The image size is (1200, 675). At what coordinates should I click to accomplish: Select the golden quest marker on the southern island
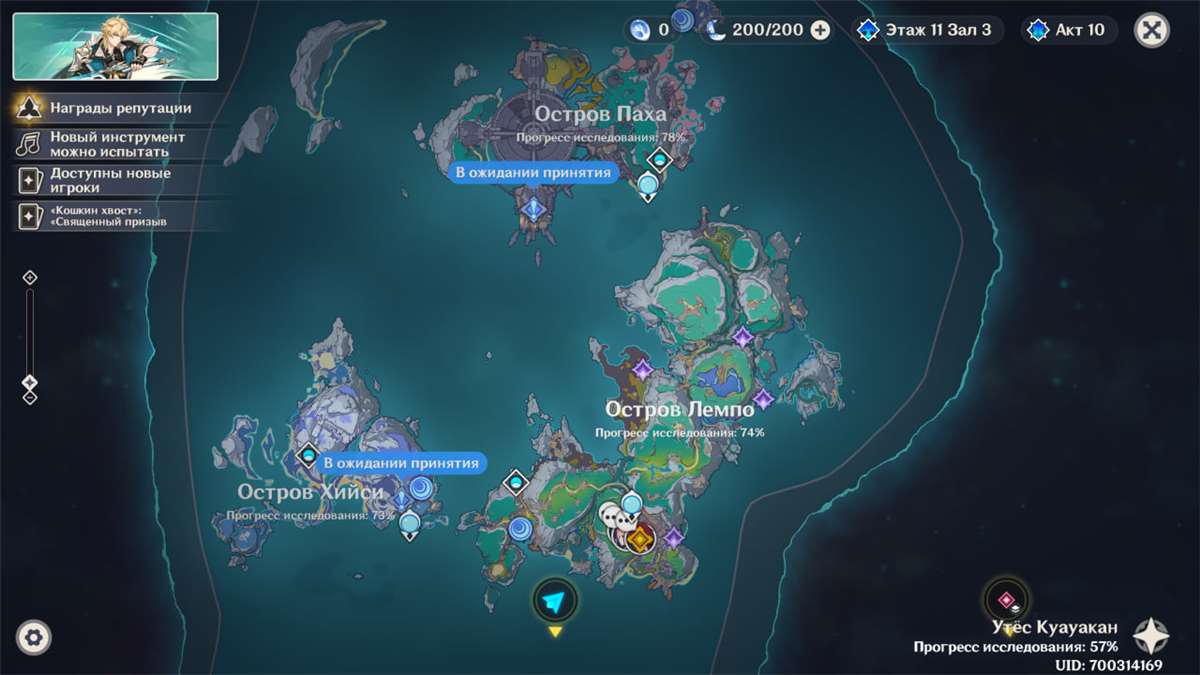[640, 540]
